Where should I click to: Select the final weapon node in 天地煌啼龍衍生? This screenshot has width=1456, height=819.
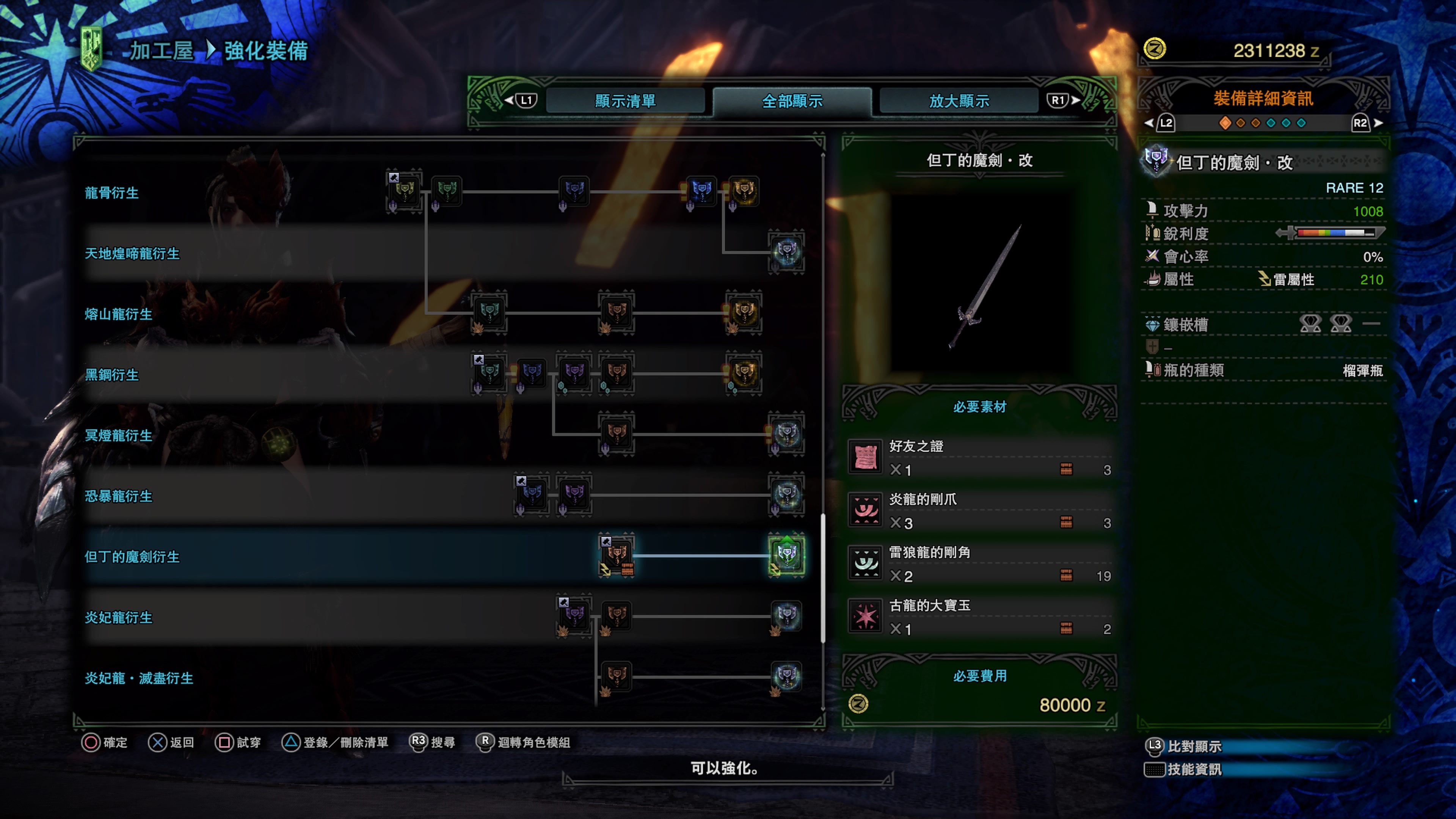786,251
